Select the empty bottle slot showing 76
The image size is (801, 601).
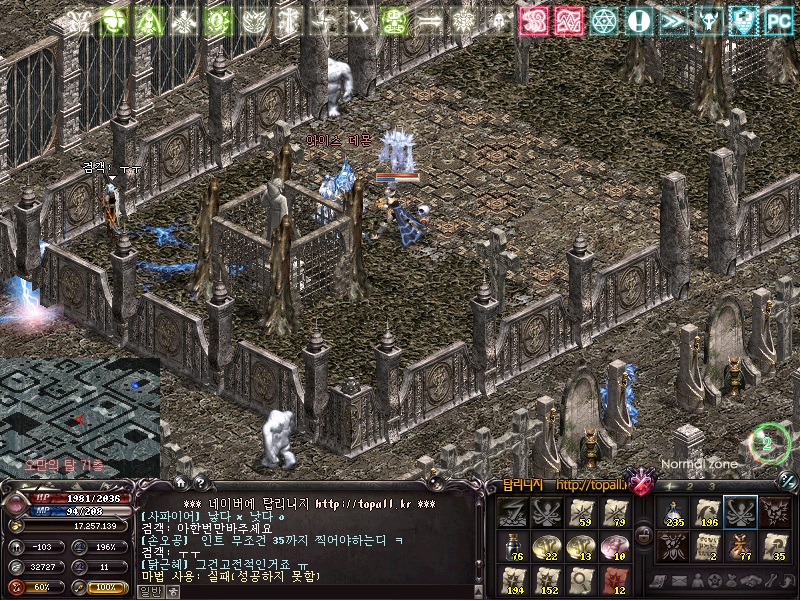click(x=513, y=546)
